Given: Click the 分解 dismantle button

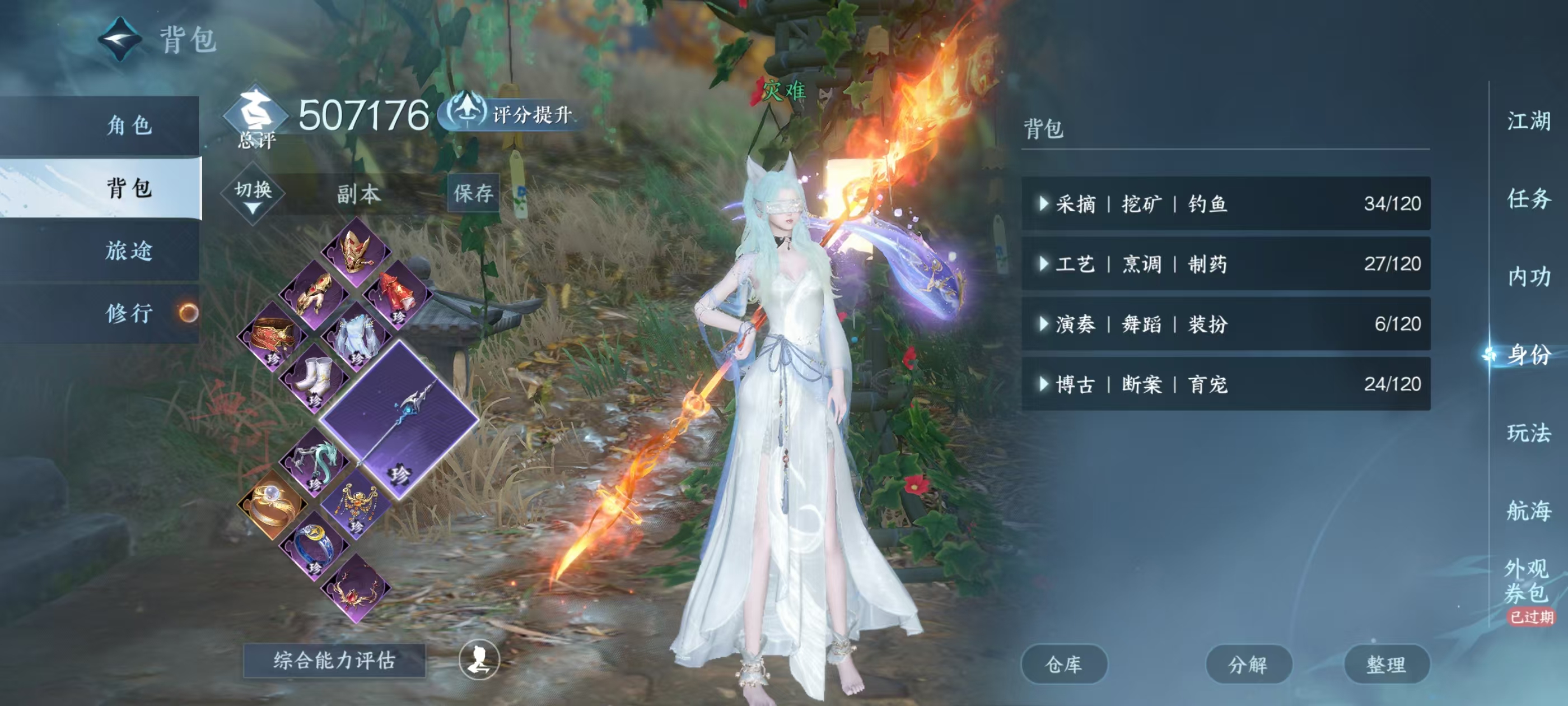Looking at the screenshot, I should [x=1248, y=664].
